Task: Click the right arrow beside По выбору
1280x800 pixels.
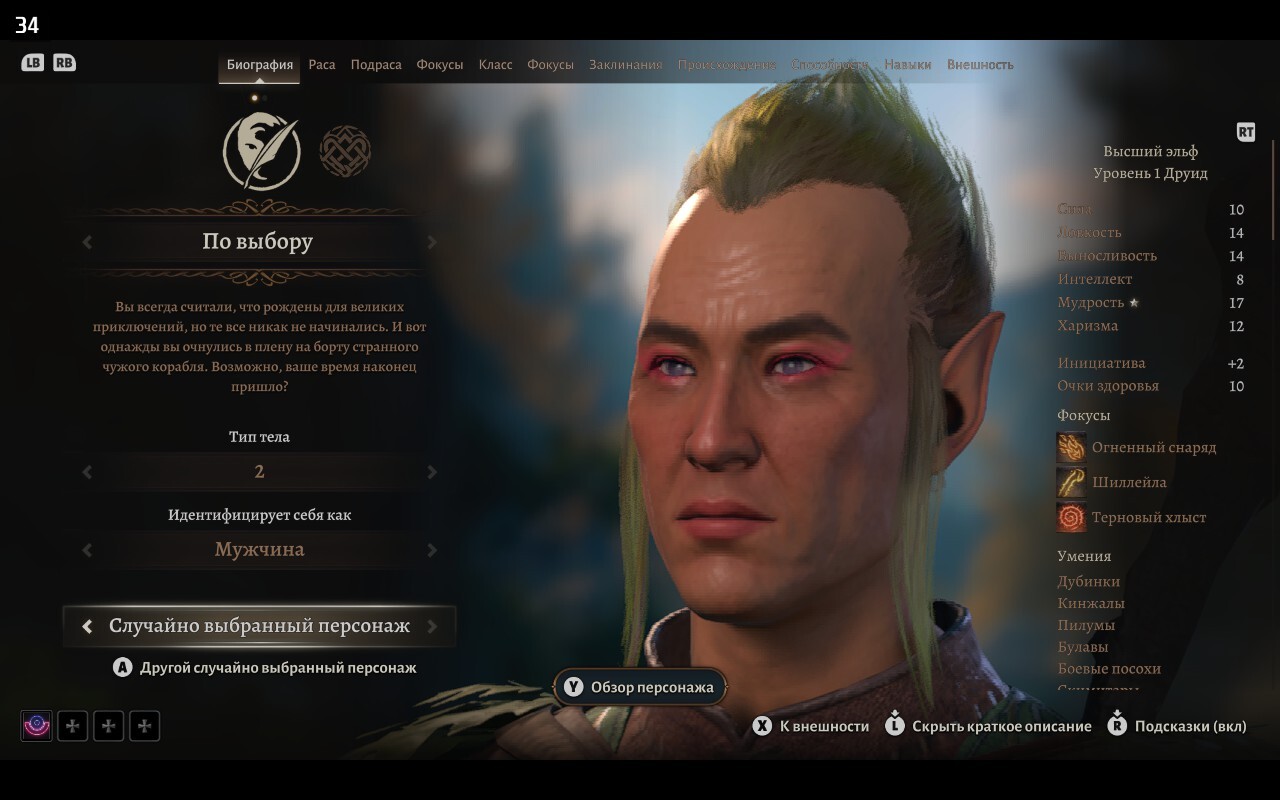Action: tap(432, 242)
